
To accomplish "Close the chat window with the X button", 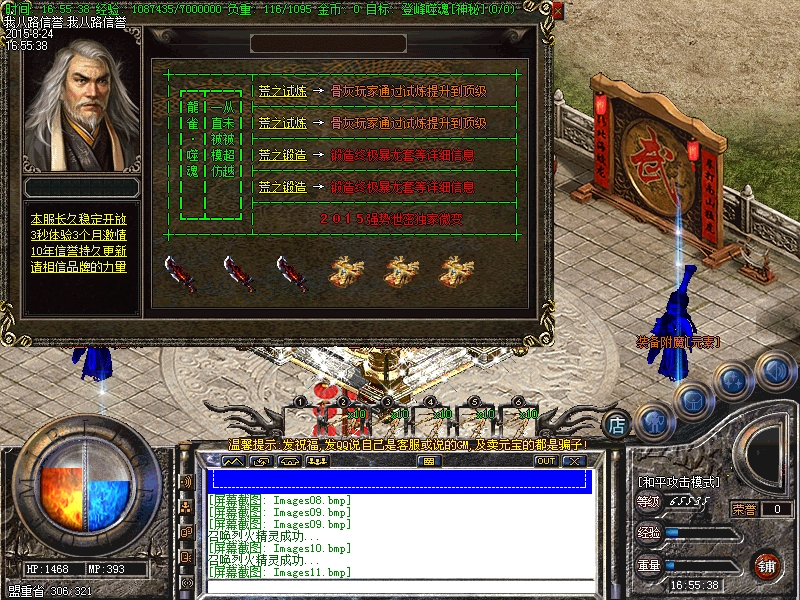I will (x=573, y=461).
